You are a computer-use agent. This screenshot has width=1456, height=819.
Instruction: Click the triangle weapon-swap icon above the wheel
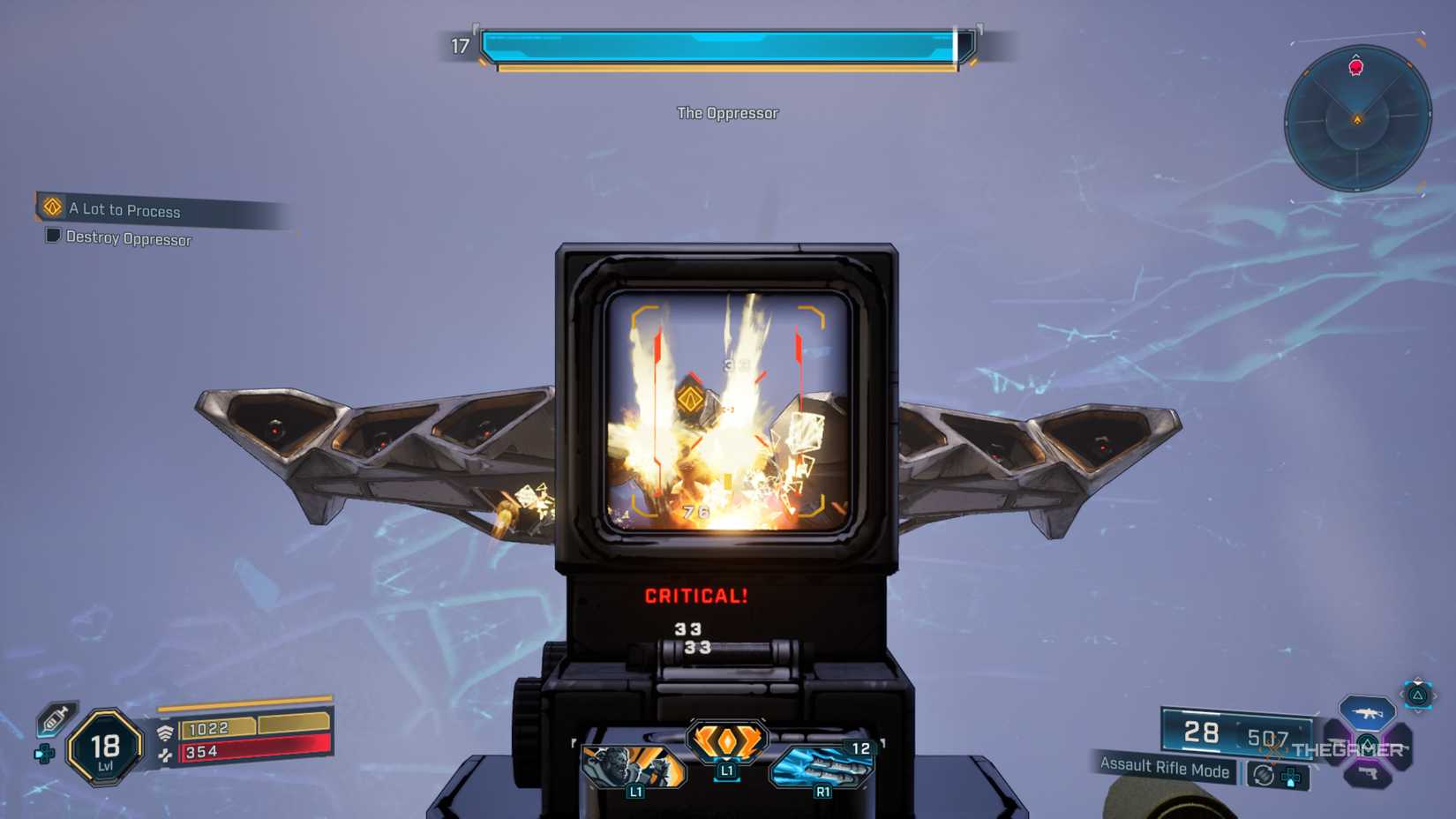pos(1419,696)
